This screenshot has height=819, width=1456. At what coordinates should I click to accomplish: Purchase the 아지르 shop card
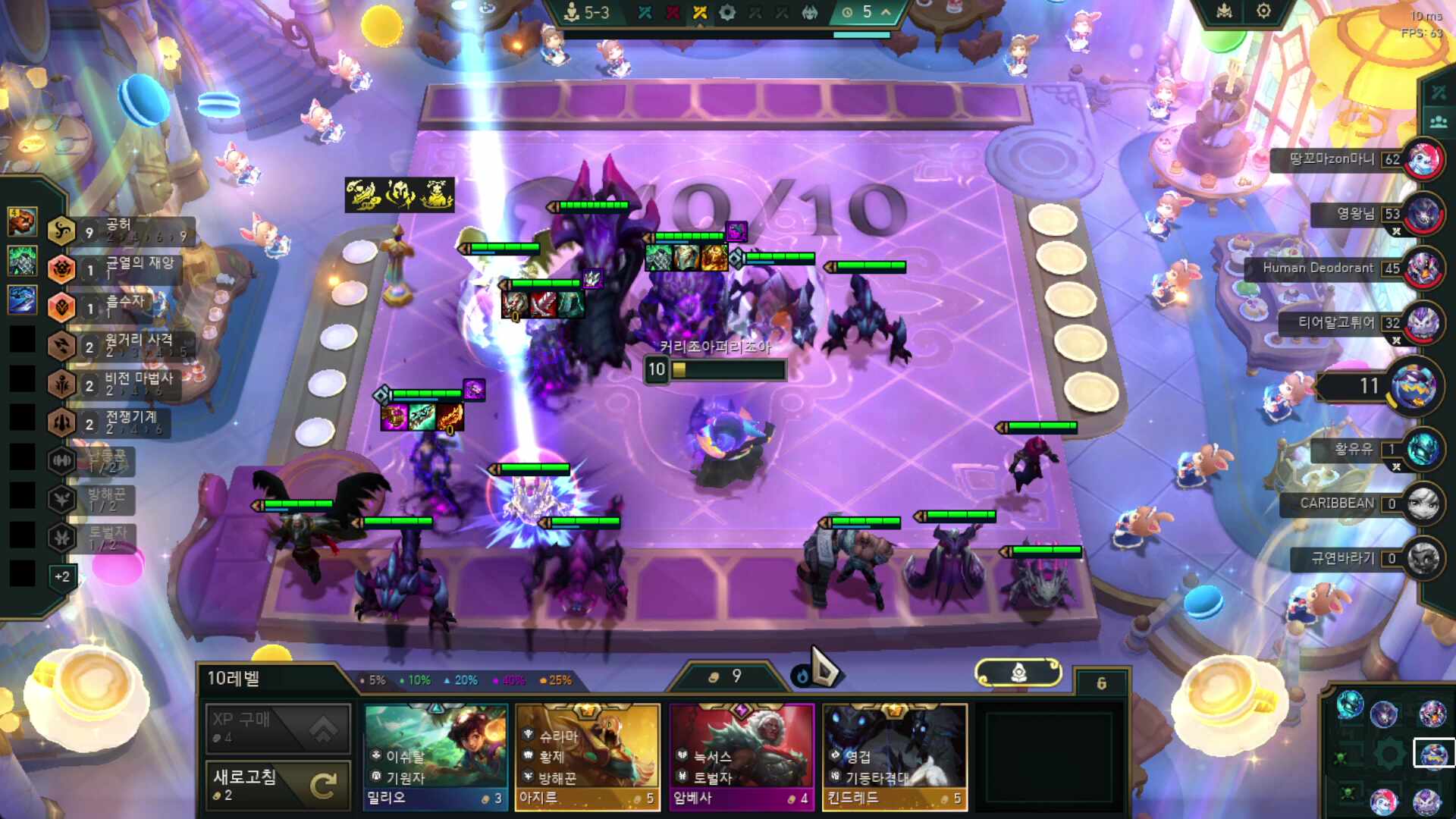[x=588, y=757]
